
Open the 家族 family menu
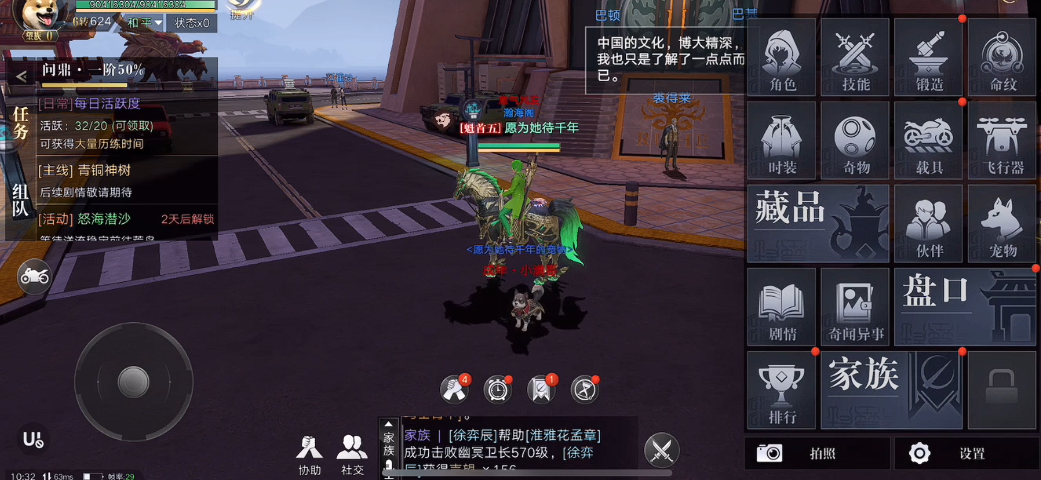tap(891, 389)
